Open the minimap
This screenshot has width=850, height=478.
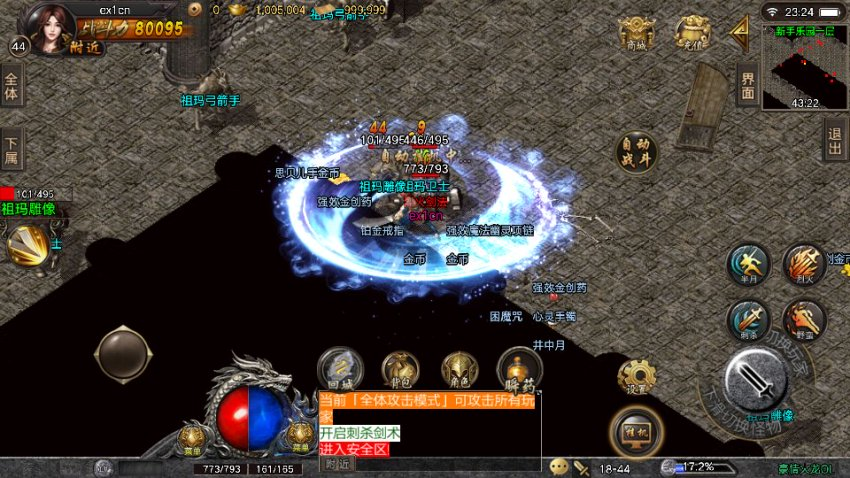[x=805, y=68]
